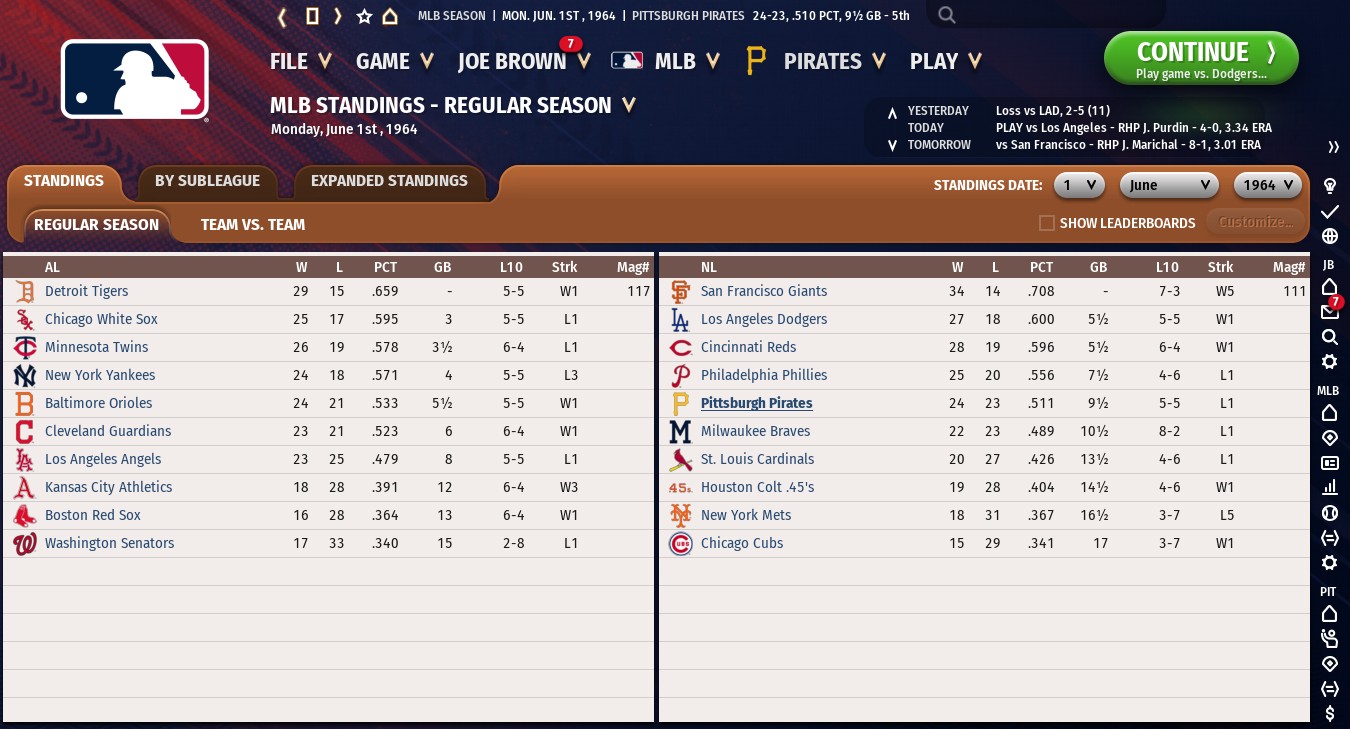Viewport: 1350px width, 729px height.
Task: Expand the MLB Standings title dropdown
Action: pyautogui.click(x=629, y=105)
